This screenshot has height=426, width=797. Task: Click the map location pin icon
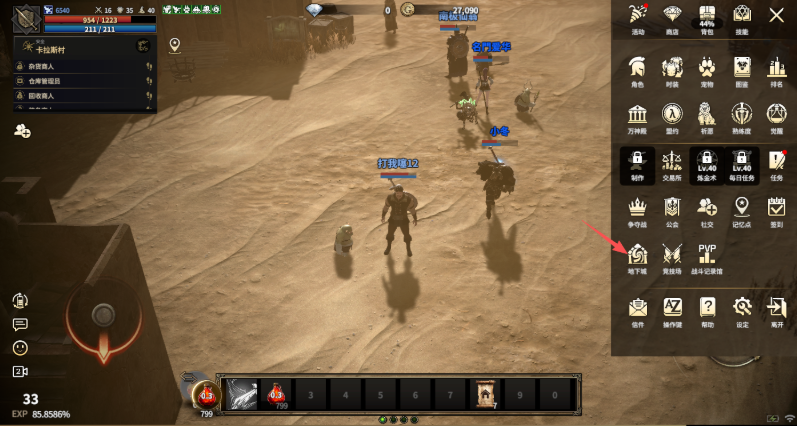pos(175,45)
